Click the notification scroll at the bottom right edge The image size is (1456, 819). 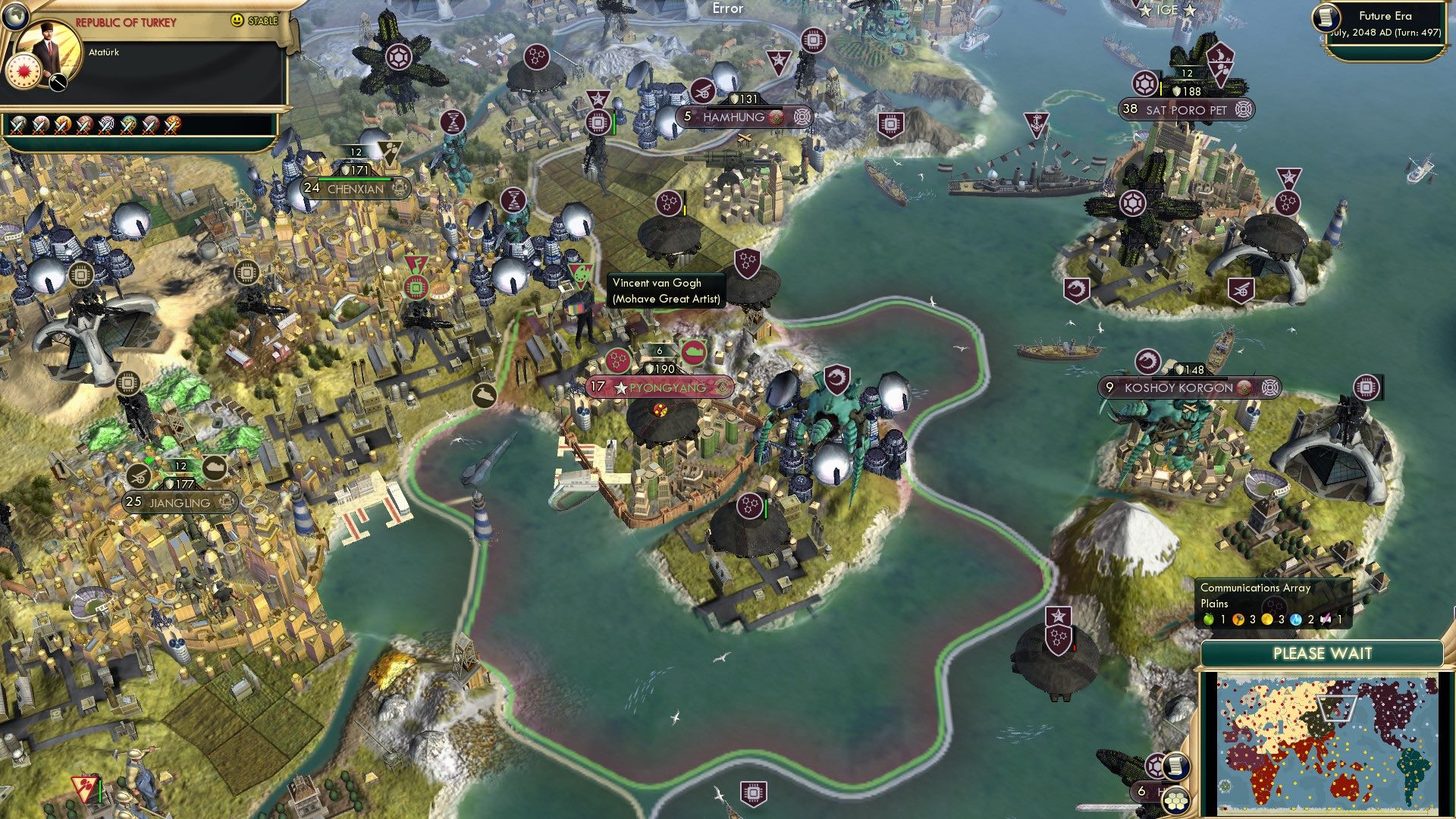tap(1175, 766)
